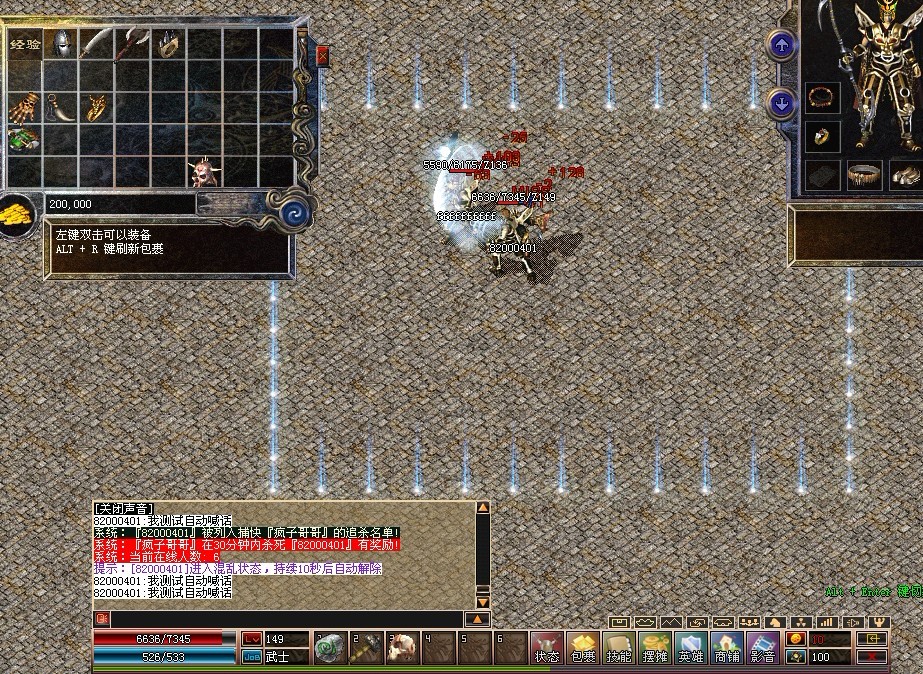Select the horned skull item in the bag
Viewport: 923px width, 674px height.
[204, 172]
